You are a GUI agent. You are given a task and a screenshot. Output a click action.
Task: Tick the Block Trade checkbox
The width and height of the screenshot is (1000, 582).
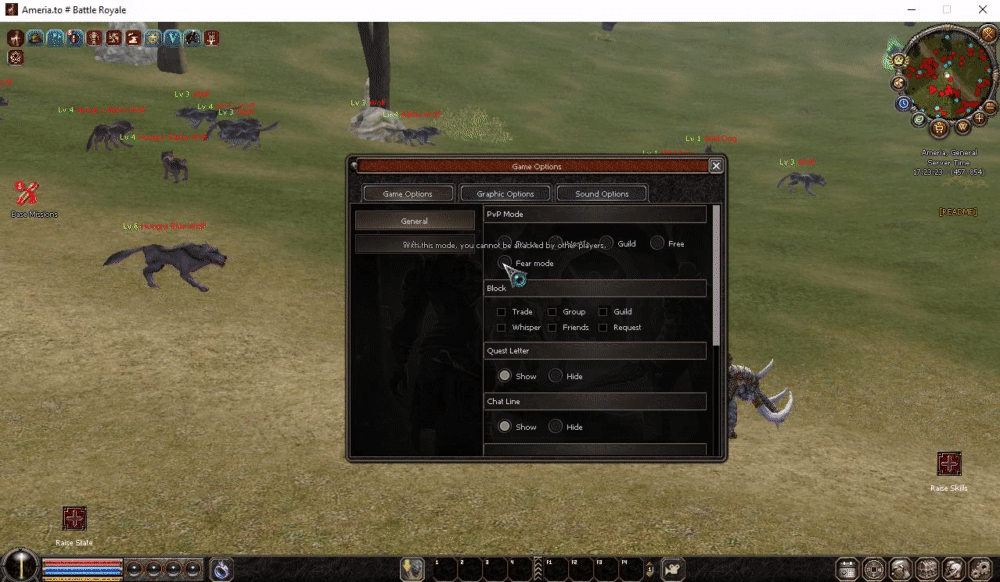501,312
